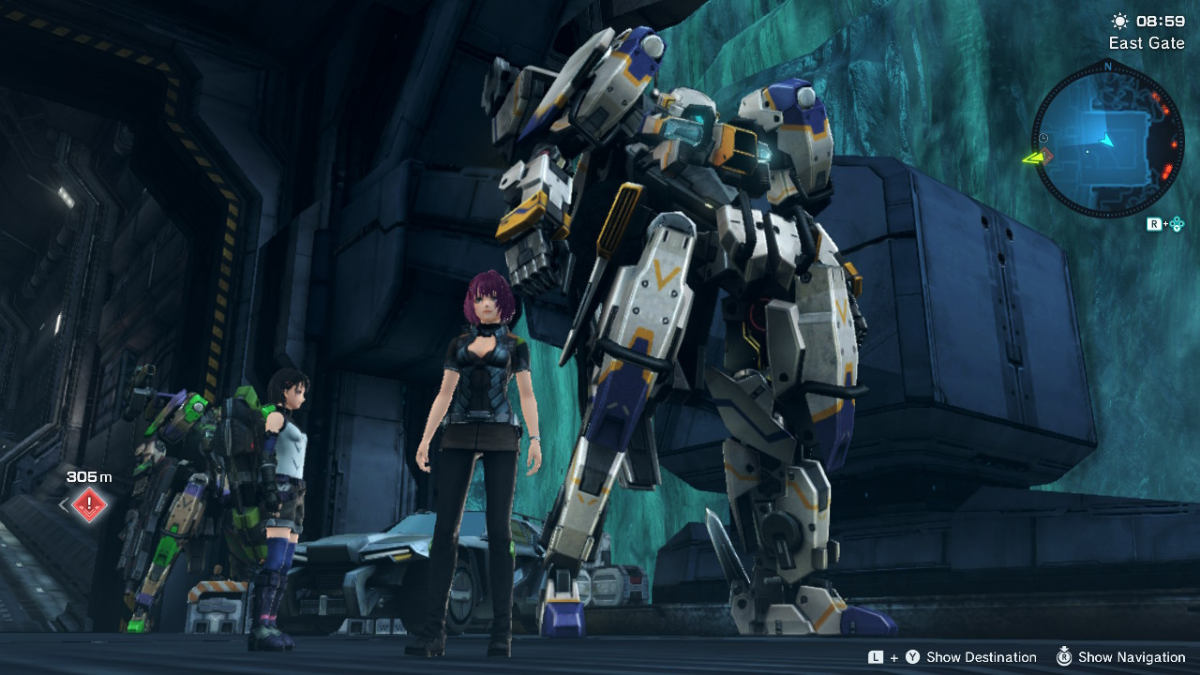Activate the Show Navigation option

point(1131,657)
